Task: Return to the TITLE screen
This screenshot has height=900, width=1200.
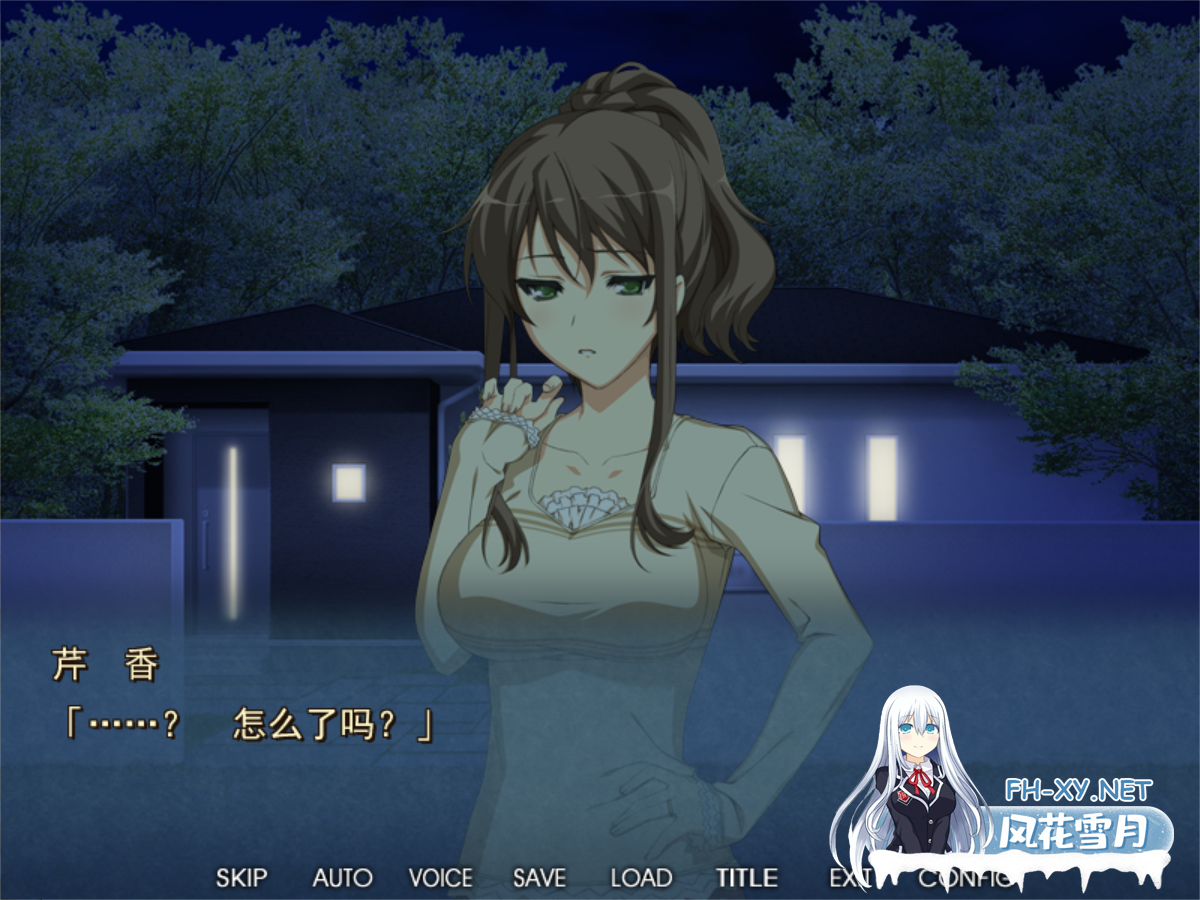Action: (746, 878)
